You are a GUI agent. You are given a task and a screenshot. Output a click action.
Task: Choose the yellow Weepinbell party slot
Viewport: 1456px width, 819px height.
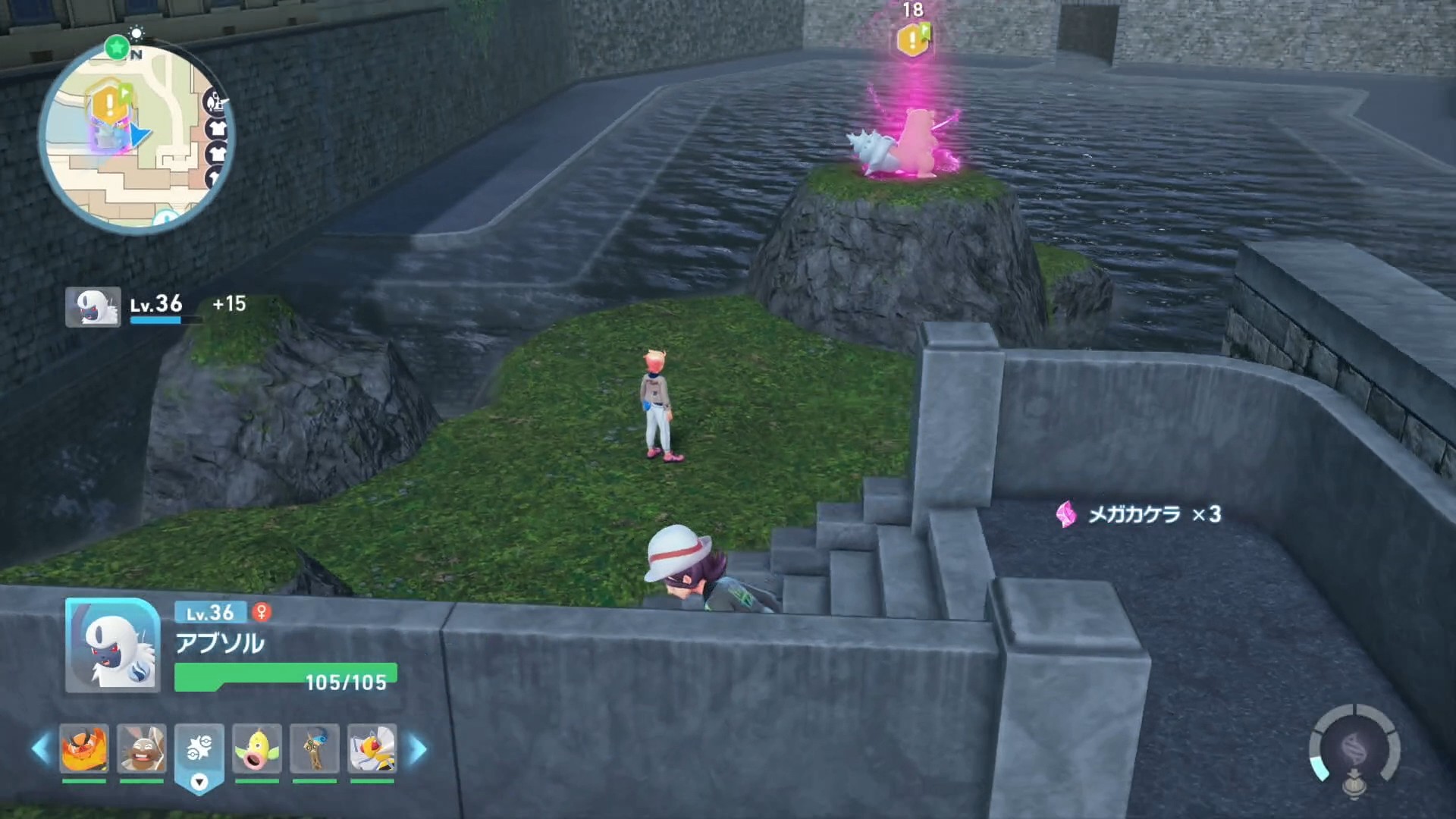257,748
